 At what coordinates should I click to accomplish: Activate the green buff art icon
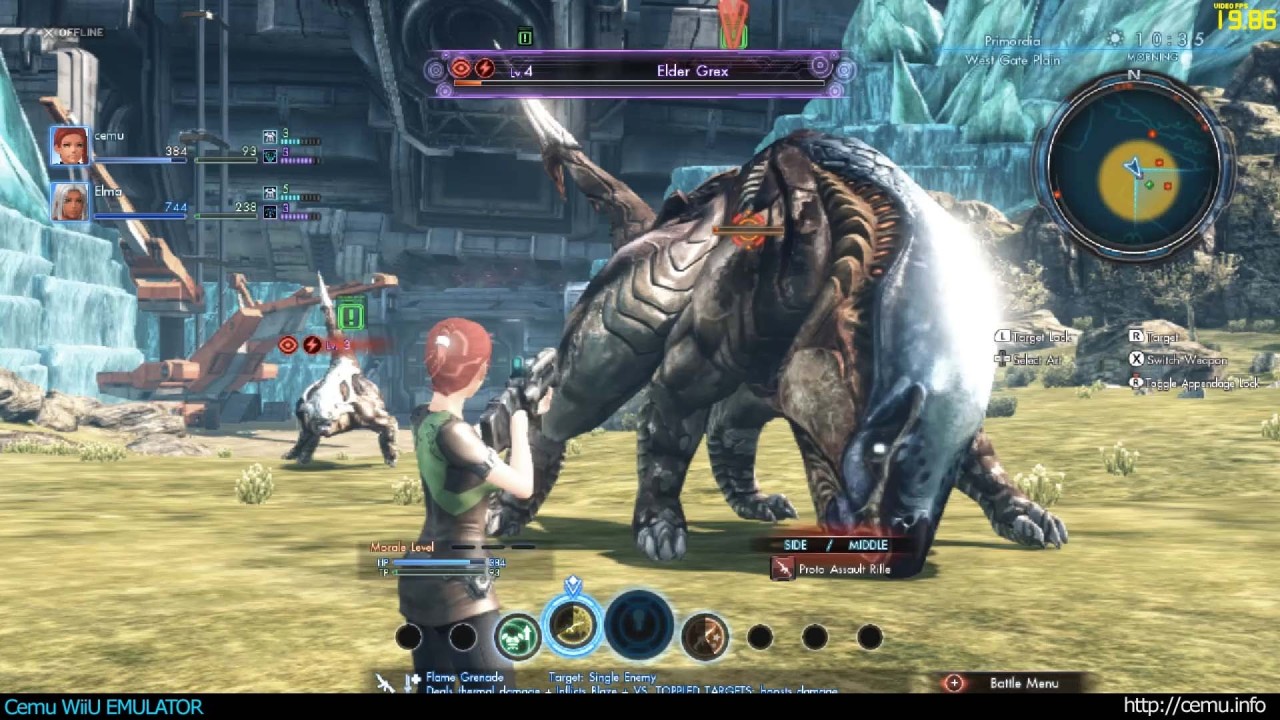[x=517, y=636]
